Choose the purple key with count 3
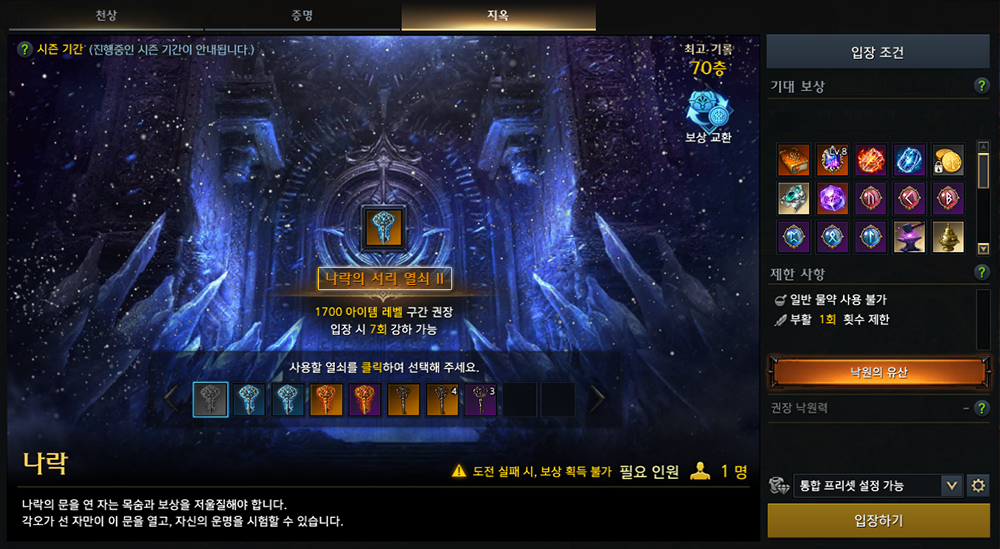This screenshot has height=549, width=1000. [x=481, y=399]
